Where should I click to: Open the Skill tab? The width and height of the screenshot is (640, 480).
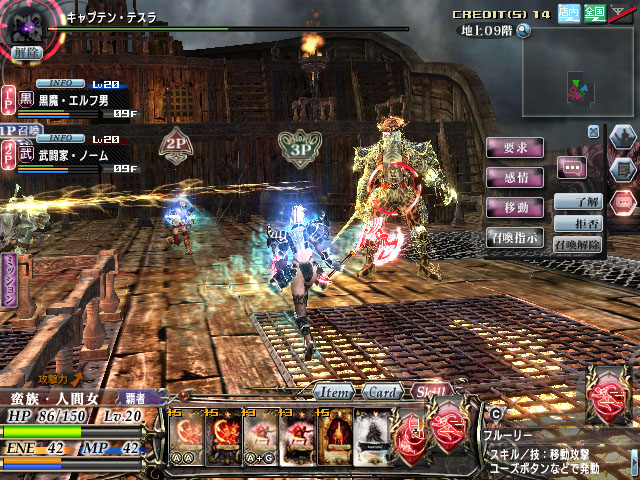pyautogui.click(x=430, y=391)
